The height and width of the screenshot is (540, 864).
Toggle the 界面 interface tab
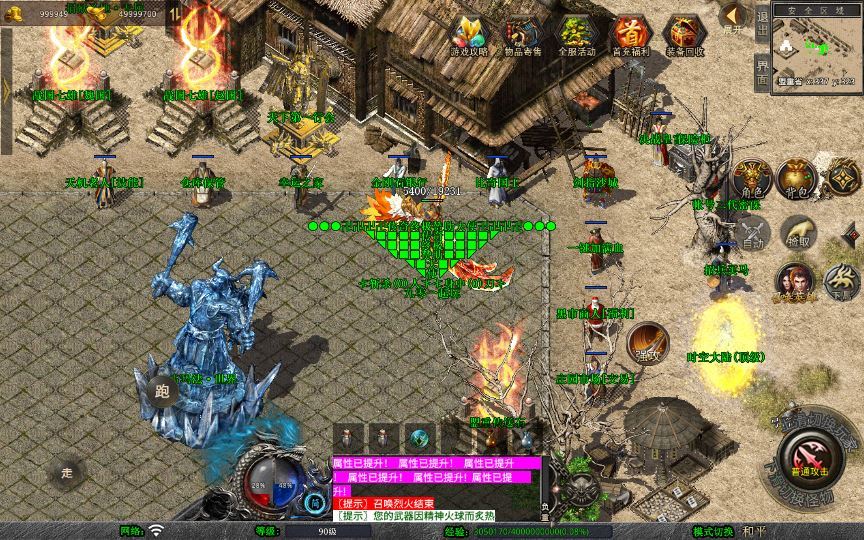pyautogui.click(x=762, y=72)
